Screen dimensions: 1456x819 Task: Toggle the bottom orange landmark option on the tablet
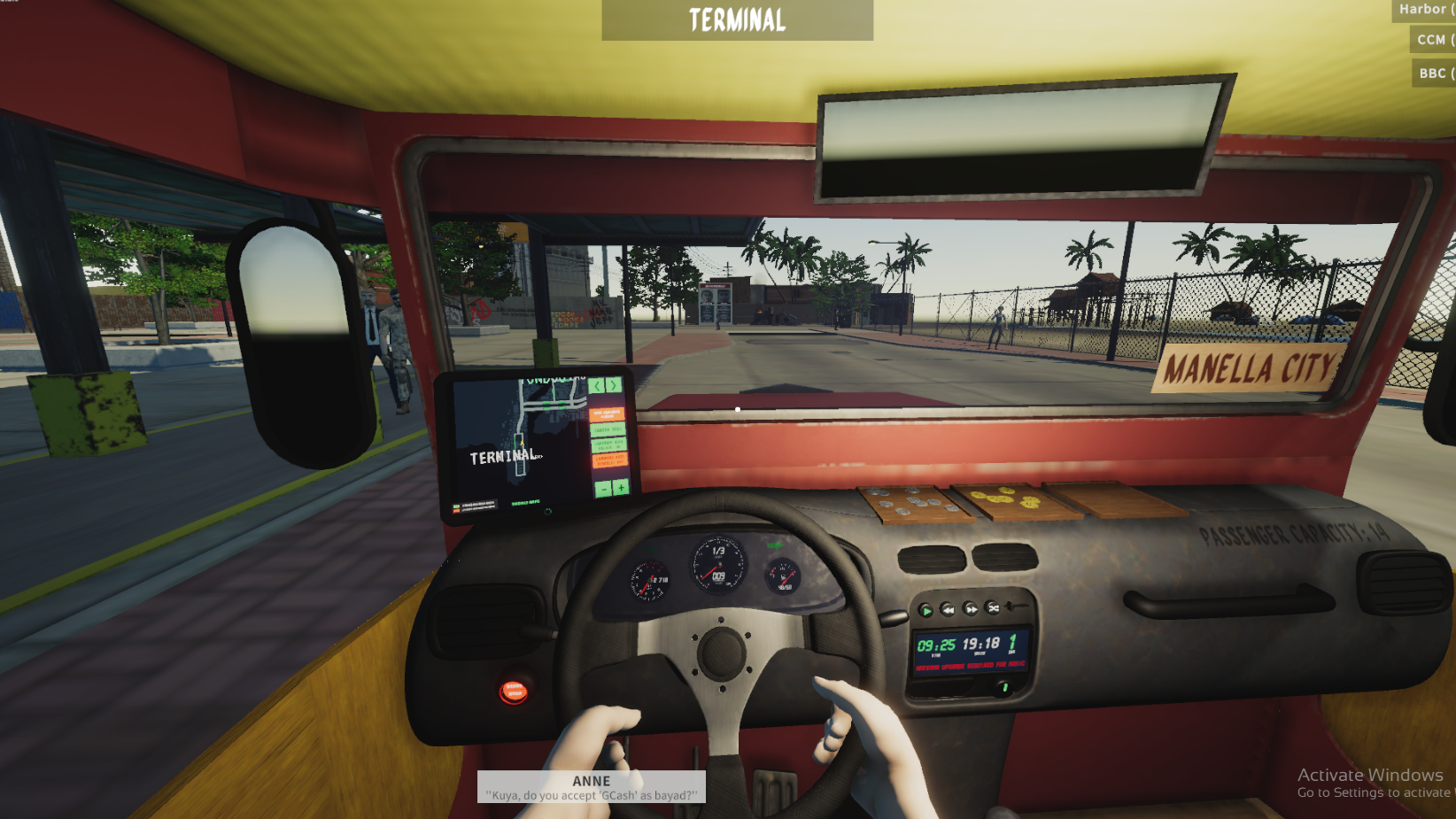pyautogui.click(x=612, y=461)
